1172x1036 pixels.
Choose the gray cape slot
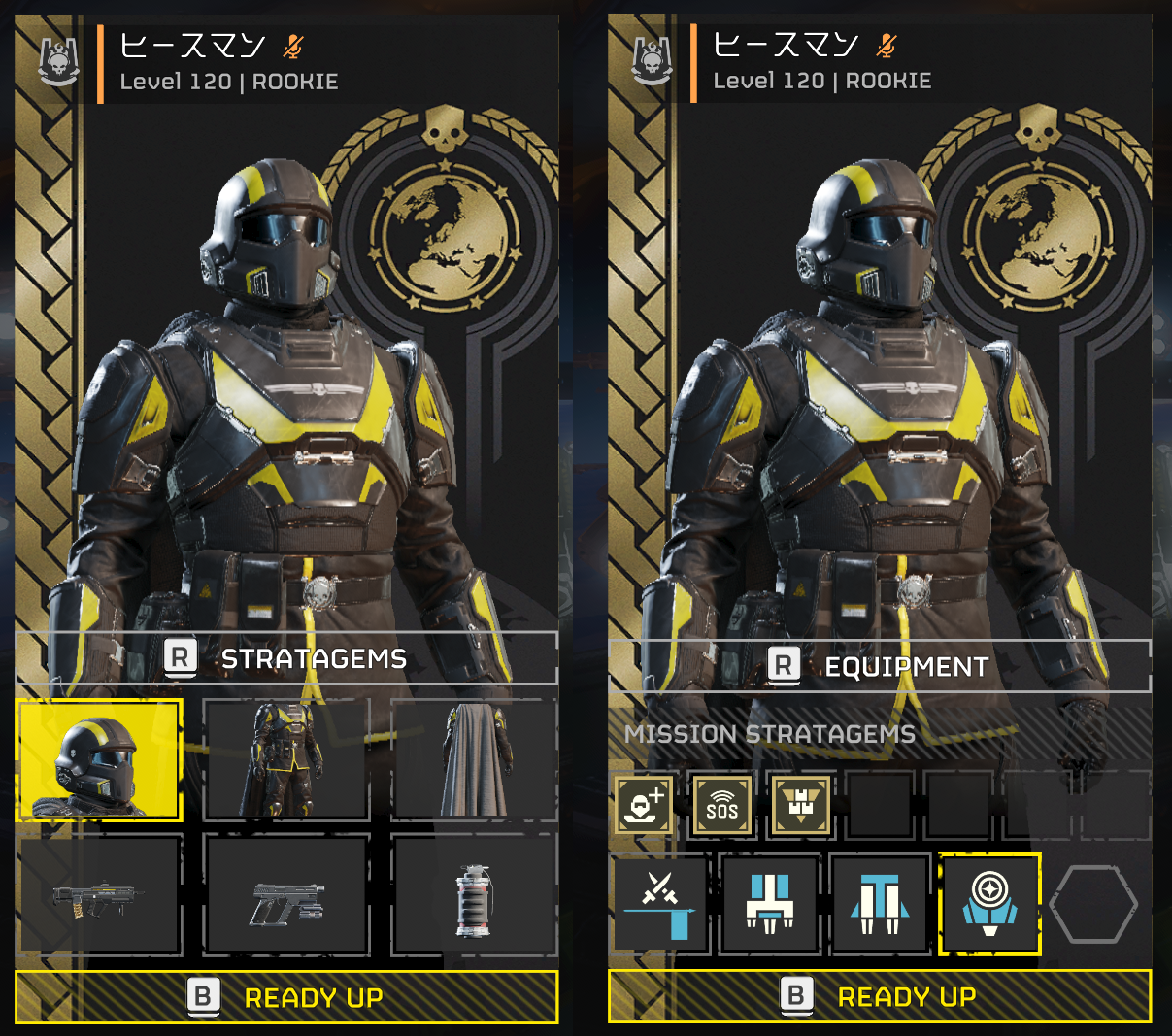click(474, 760)
